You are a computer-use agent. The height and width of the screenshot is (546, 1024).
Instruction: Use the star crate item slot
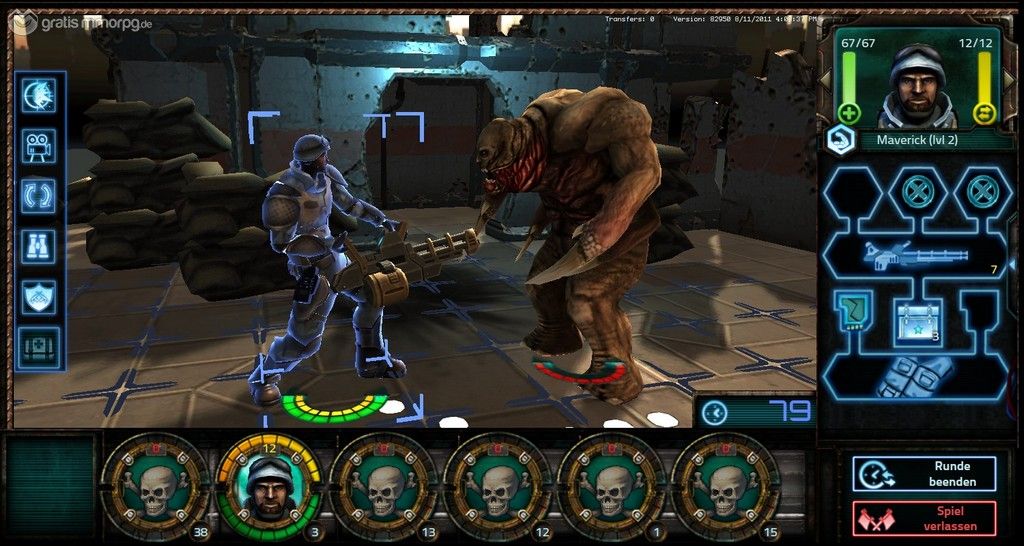pyautogui.click(x=917, y=320)
